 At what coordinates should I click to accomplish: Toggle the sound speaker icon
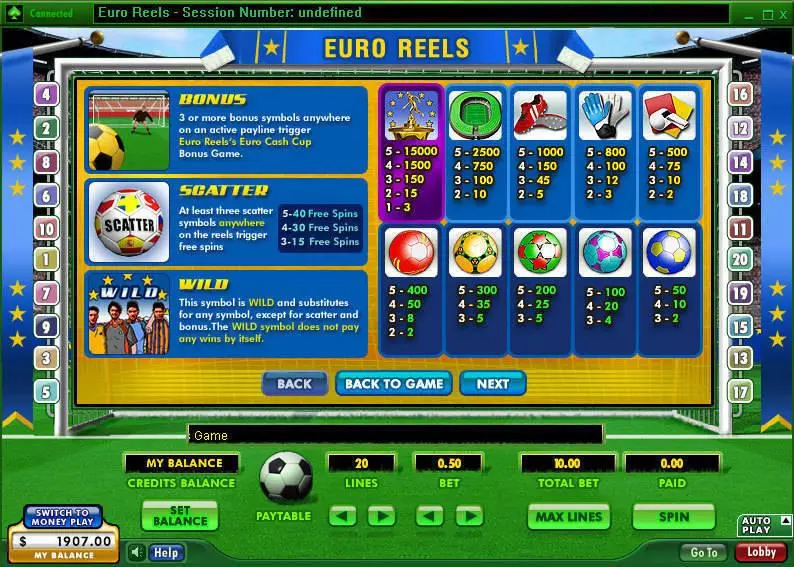pos(136,552)
